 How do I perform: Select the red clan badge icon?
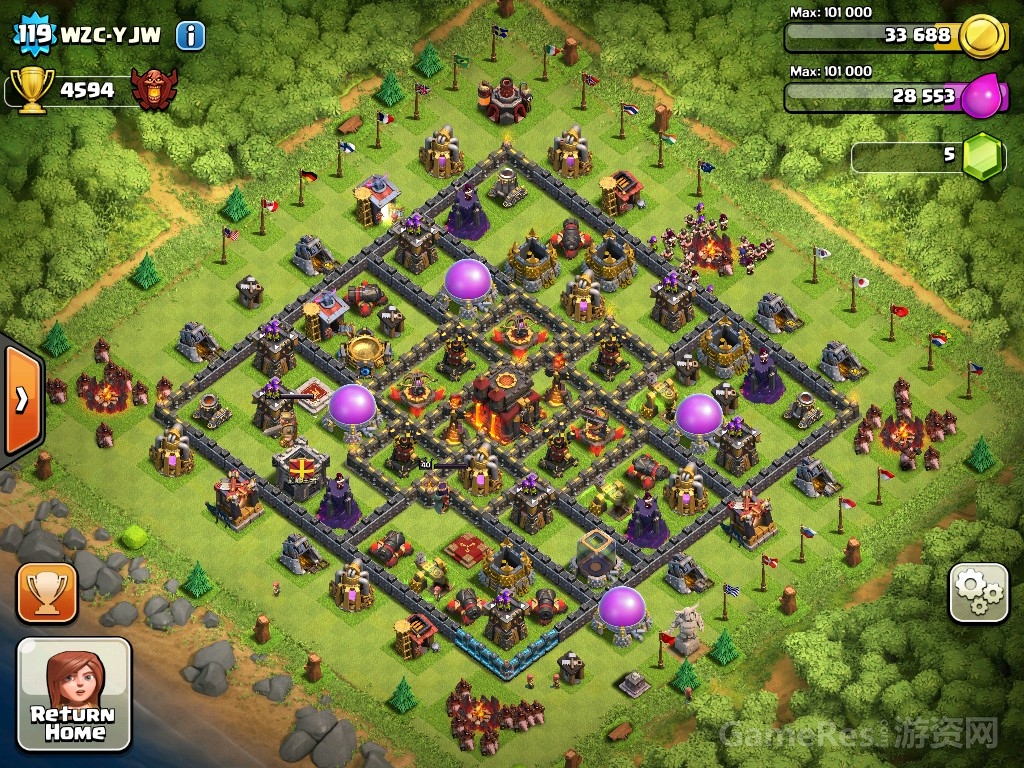coord(155,90)
